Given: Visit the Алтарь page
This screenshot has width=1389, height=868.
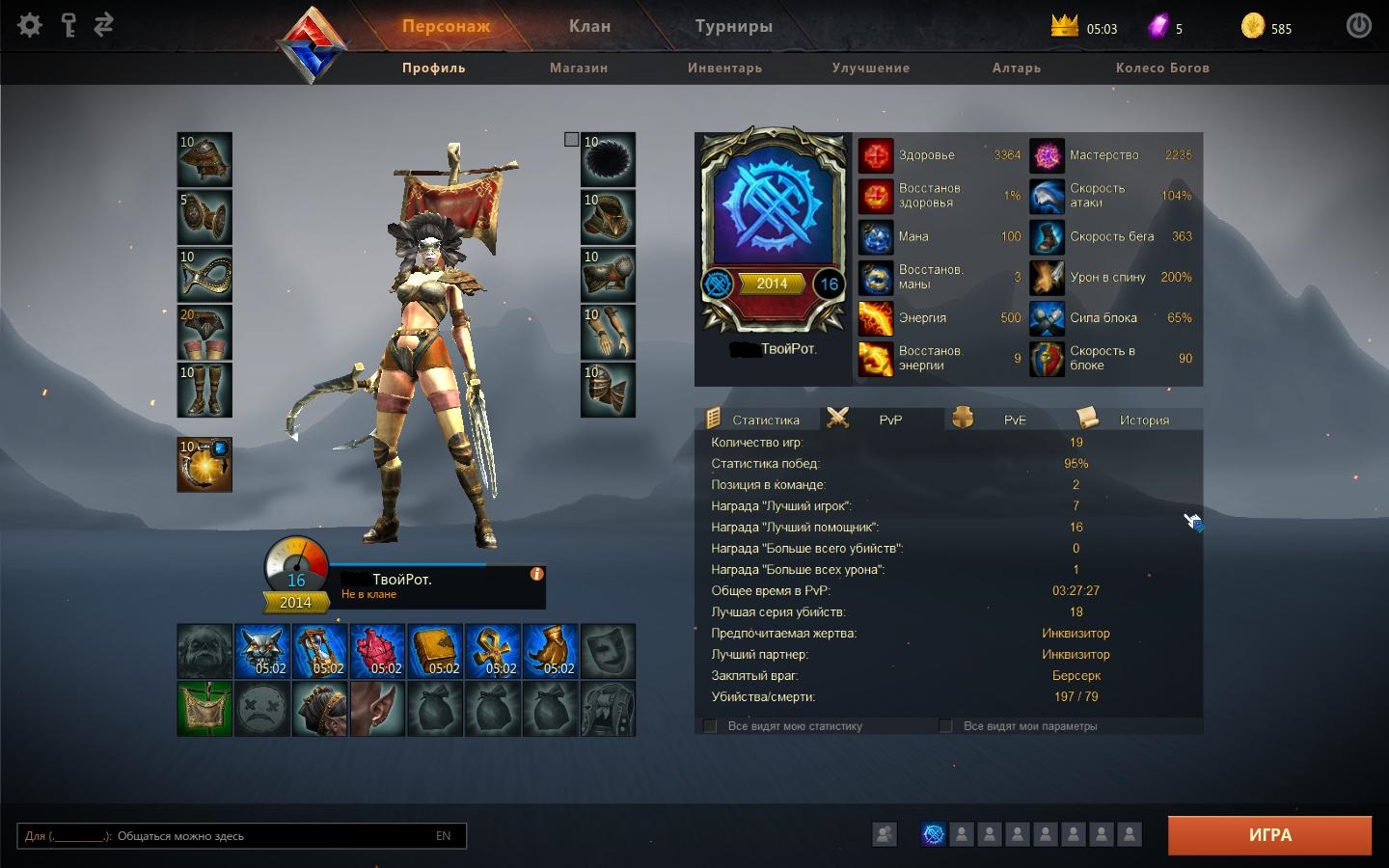Looking at the screenshot, I should [1016, 68].
